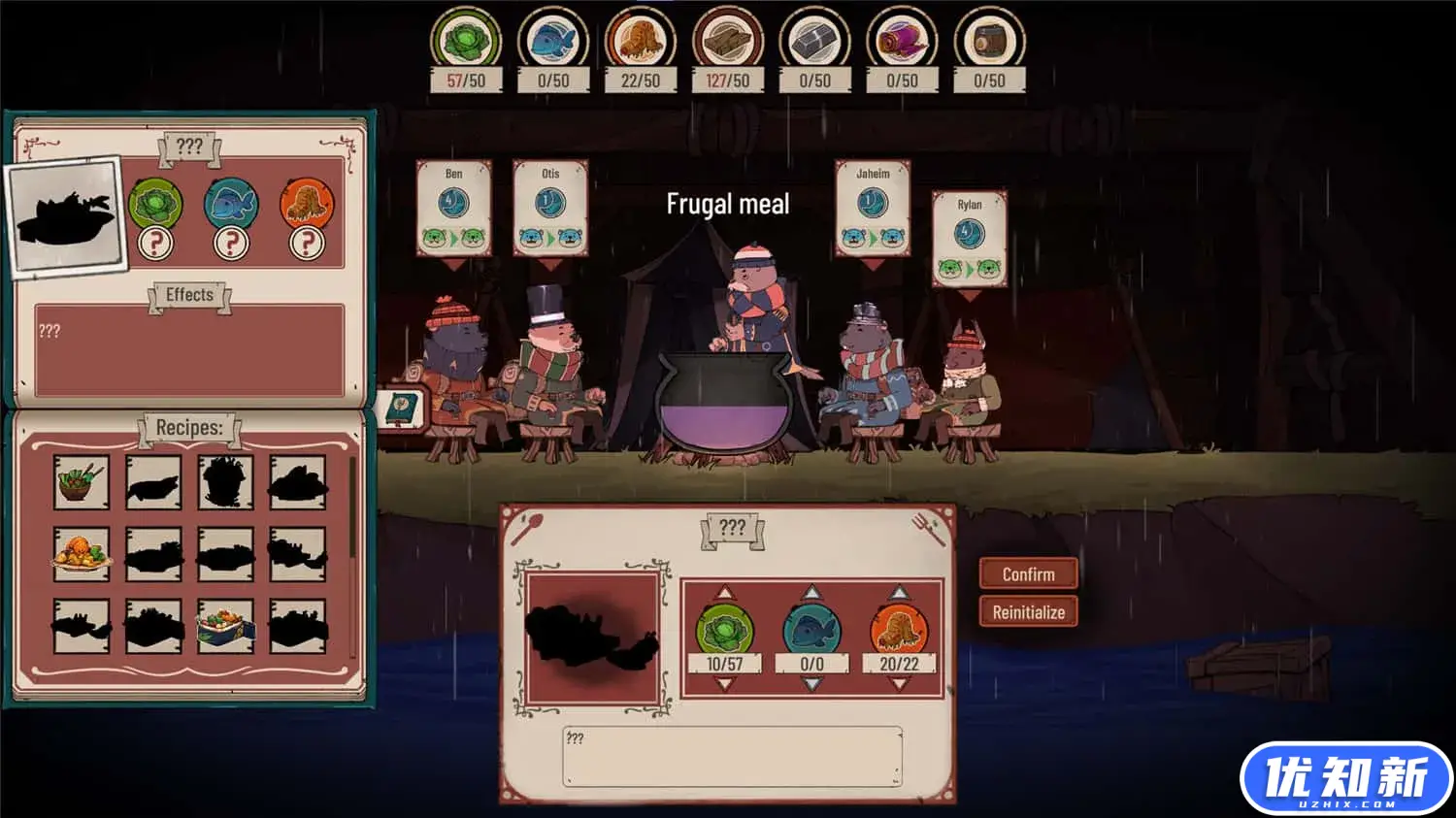Confirm the meal selection
The width and height of the screenshot is (1456, 818).
pyautogui.click(x=1028, y=574)
